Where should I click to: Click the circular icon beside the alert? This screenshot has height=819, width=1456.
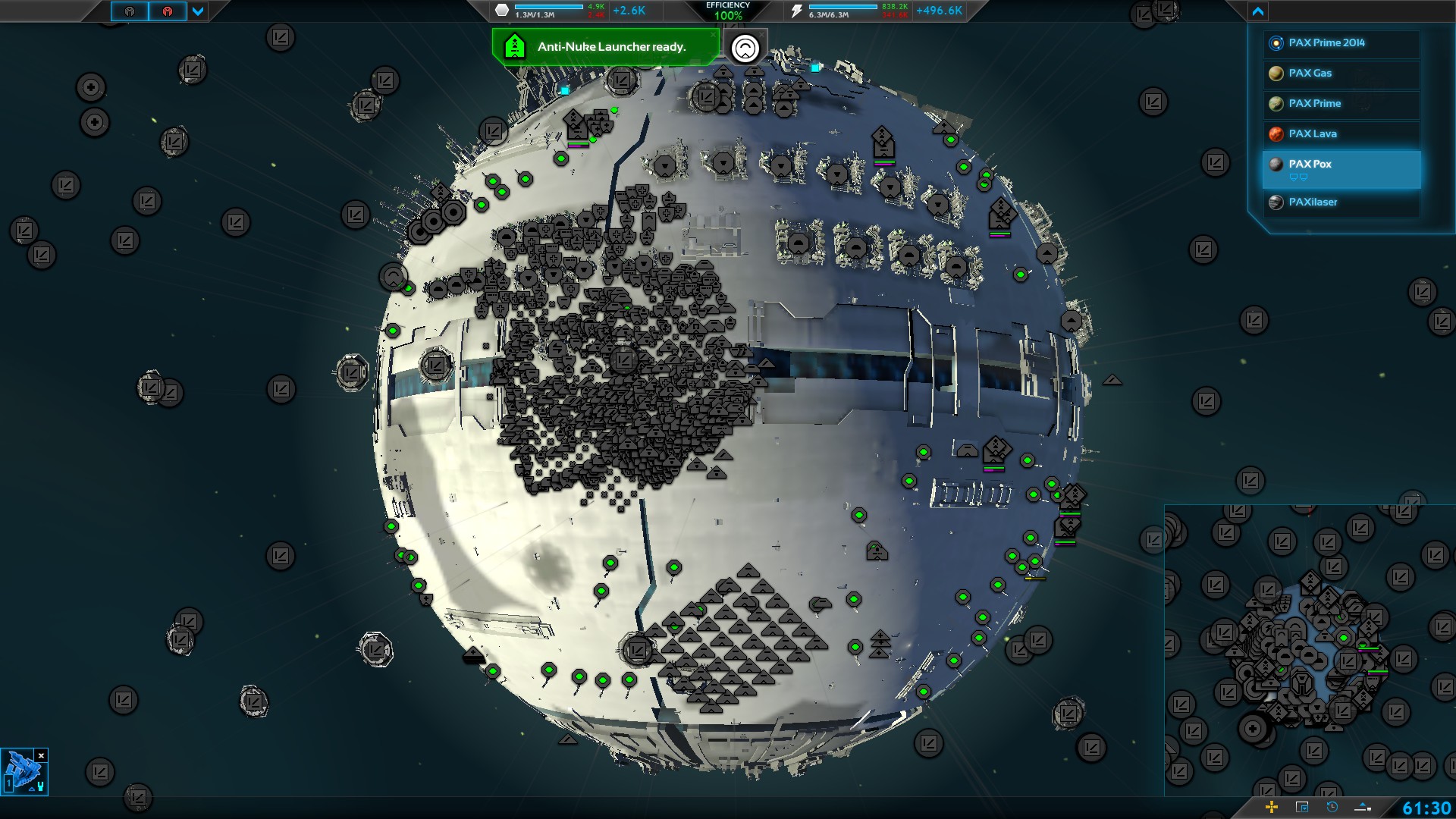745,48
